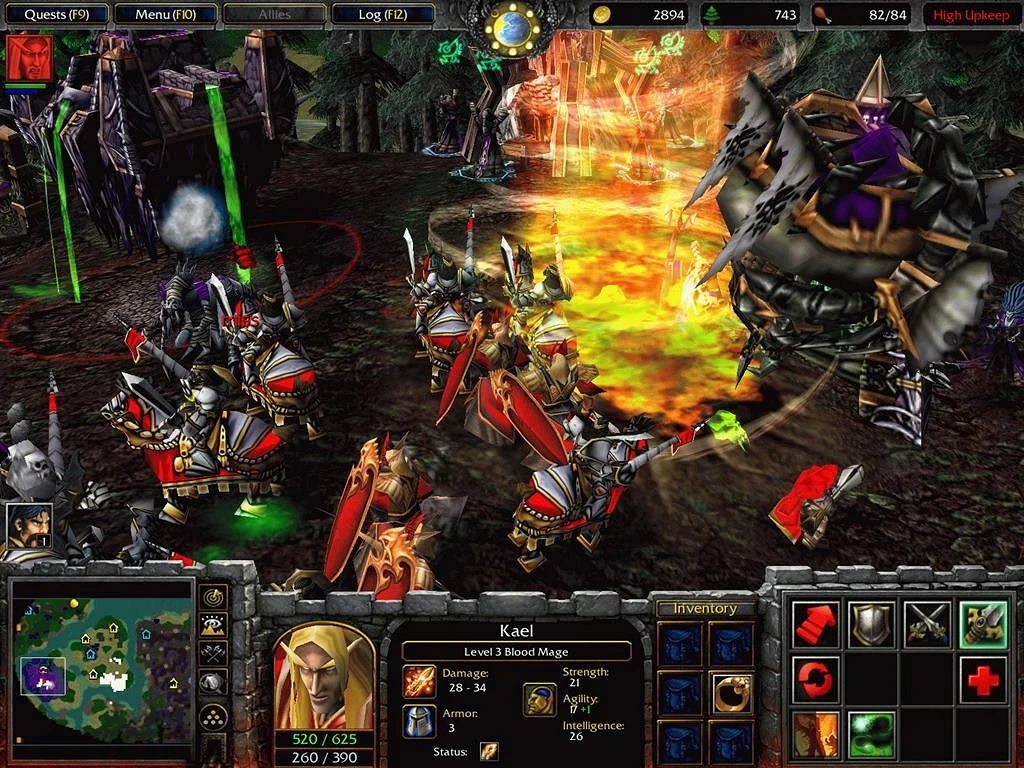
Task: Open the Log (F12) panel
Action: [x=383, y=14]
